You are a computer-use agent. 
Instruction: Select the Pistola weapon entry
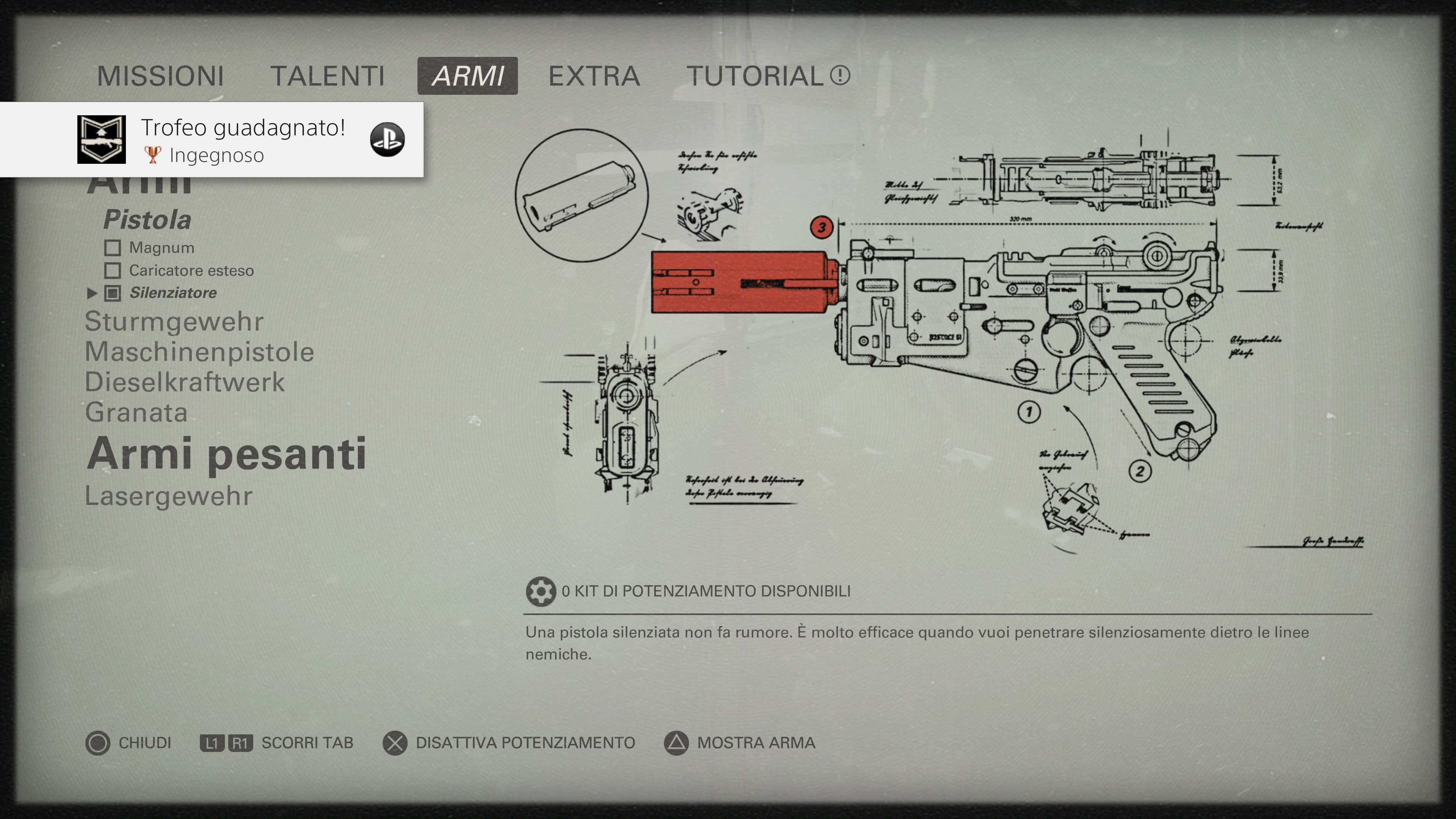(147, 220)
